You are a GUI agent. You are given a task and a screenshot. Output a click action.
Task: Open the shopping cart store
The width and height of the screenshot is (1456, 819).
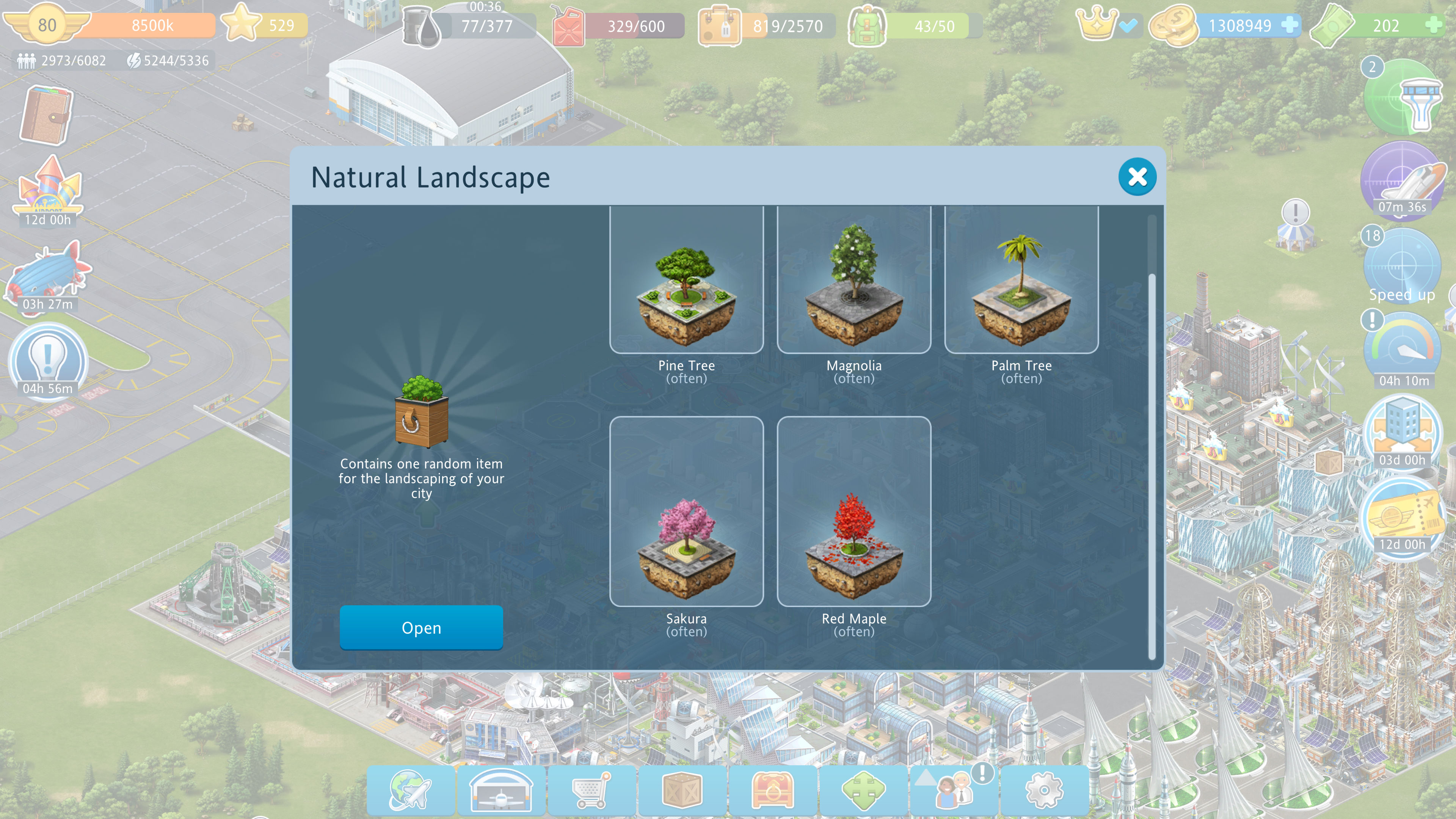pyautogui.click(x=591, y=789)
